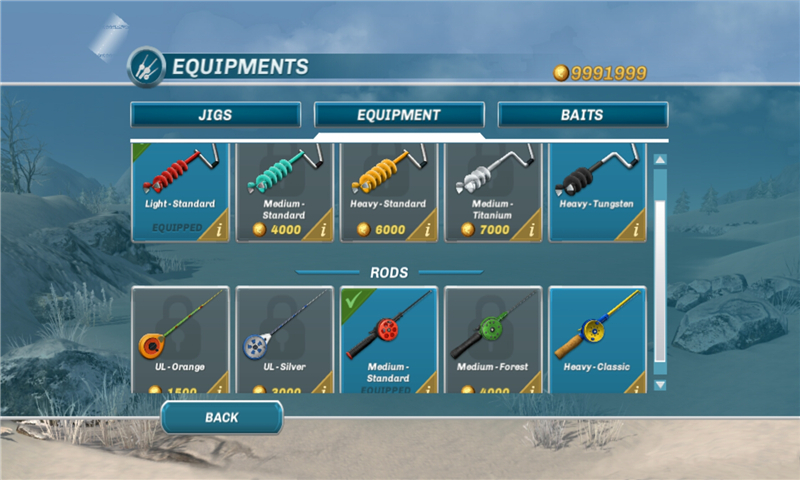Screen dimensions: 800x480
Task: Open the Equipment tab
Action: click(399, 115)
